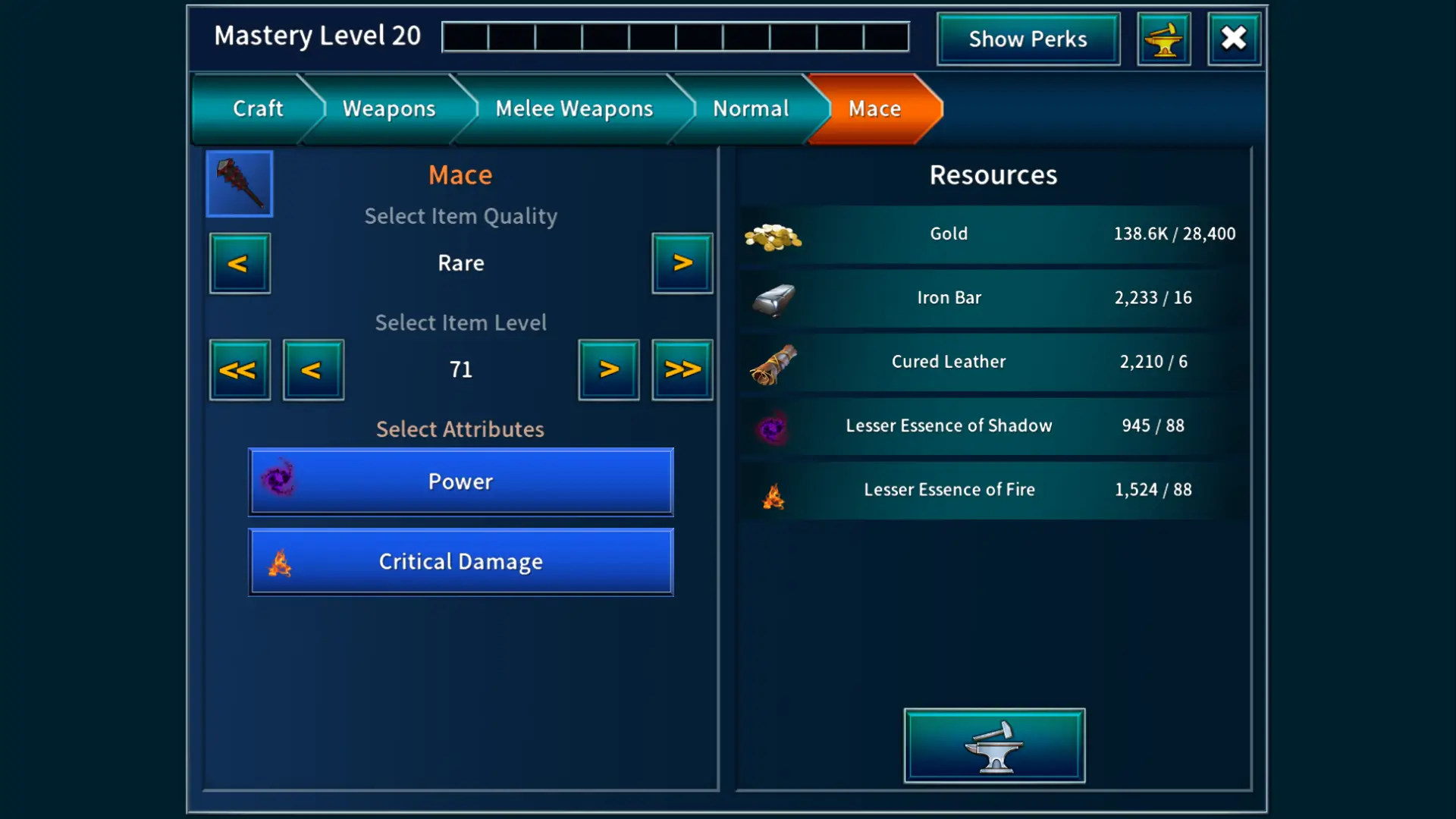Screen dimensions: 1456x819
Task: Click the Iron Bar resource icon
Action: click(773, 299)
